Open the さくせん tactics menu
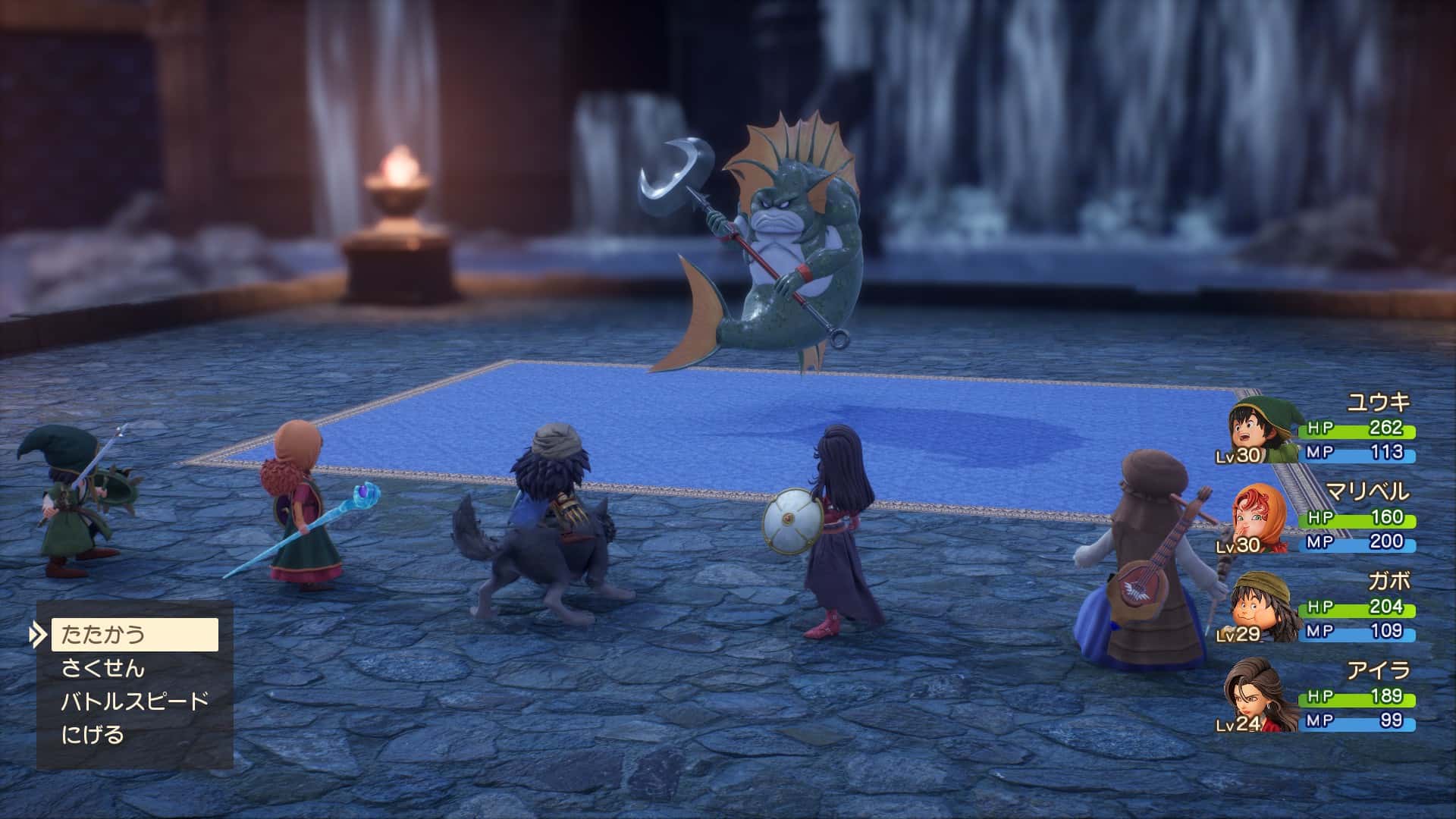 (103, 668)
